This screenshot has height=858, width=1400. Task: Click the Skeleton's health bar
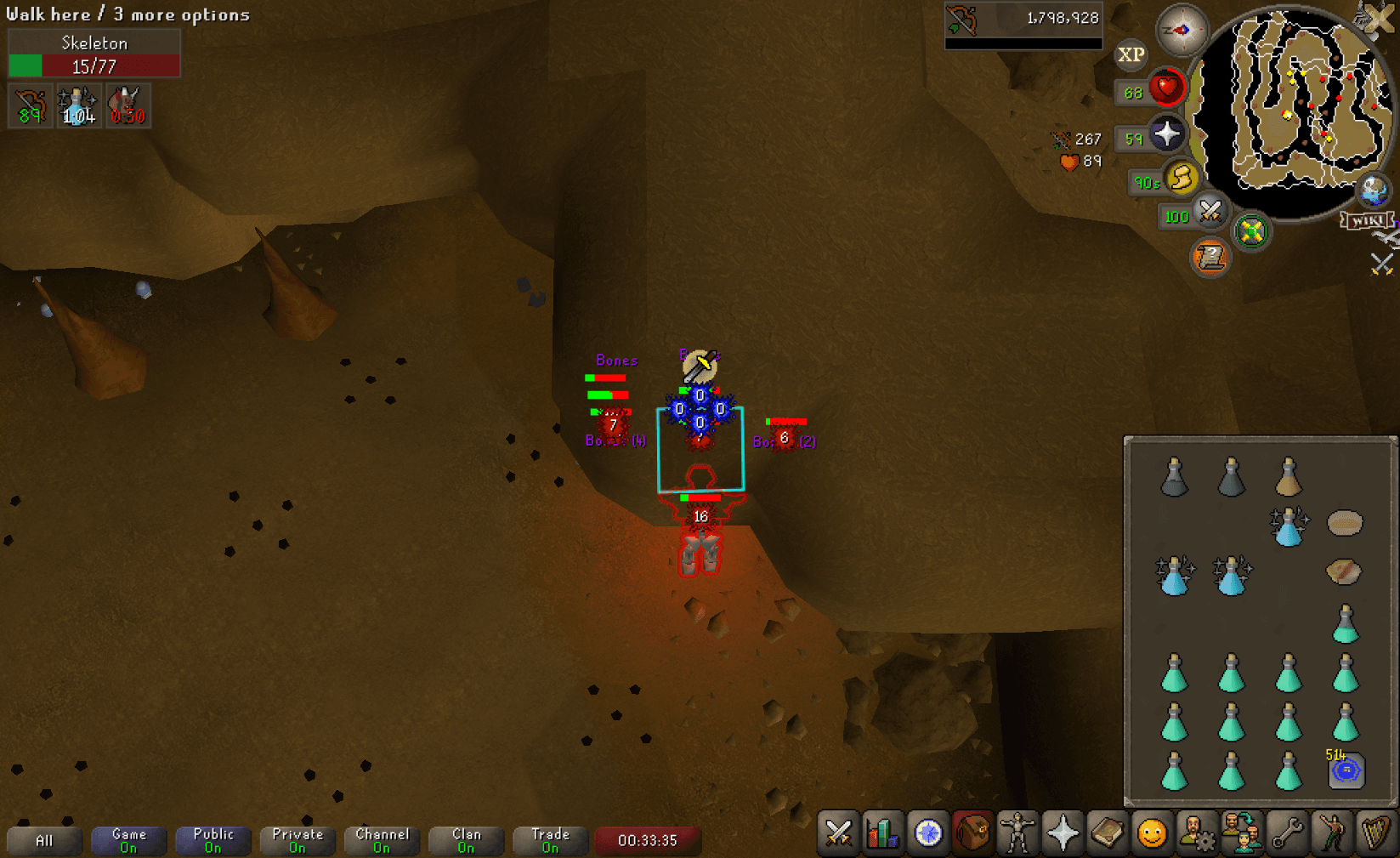click(x=94, y=65)
